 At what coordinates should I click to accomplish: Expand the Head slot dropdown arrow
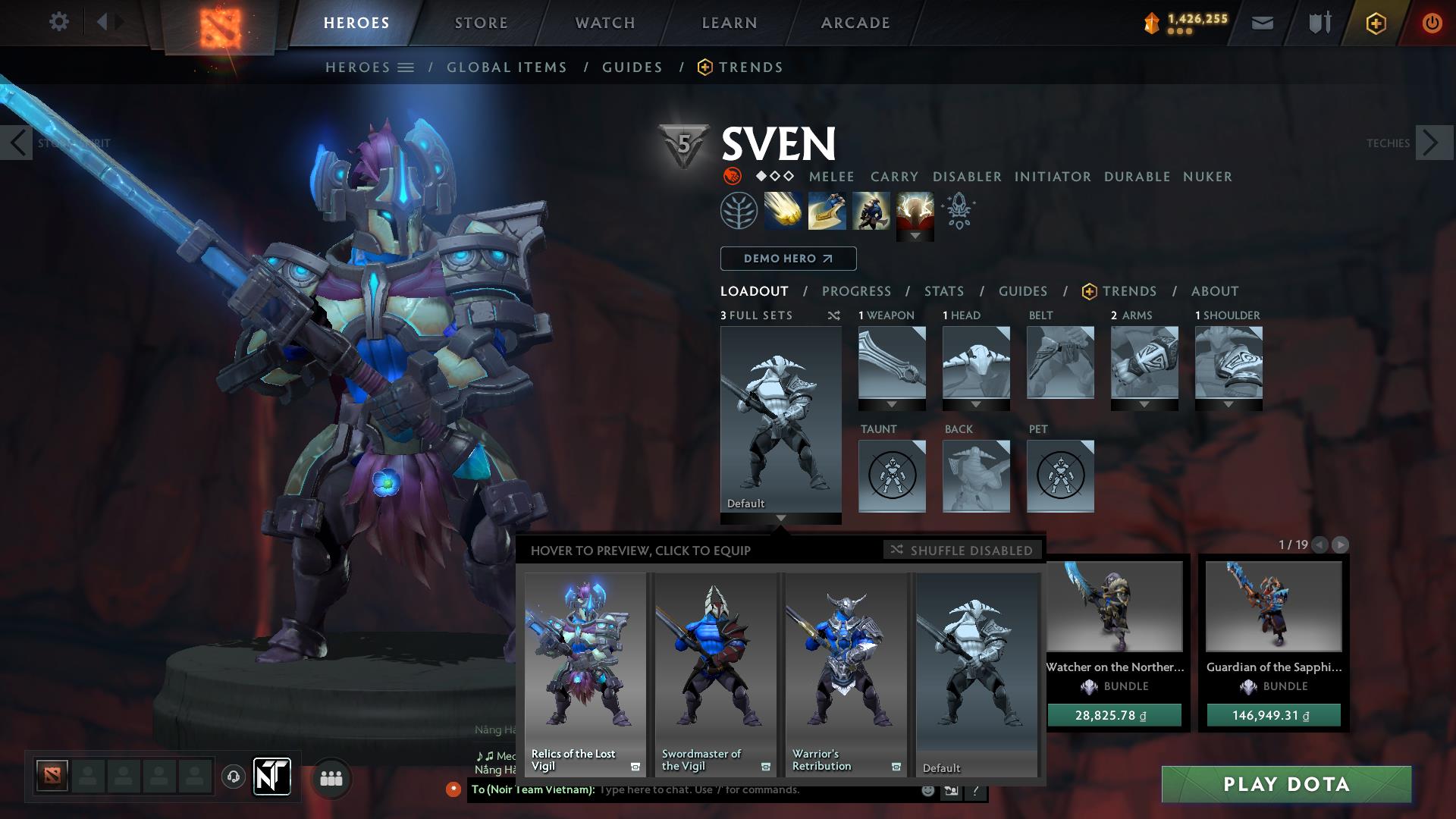[x=976, y=404]
